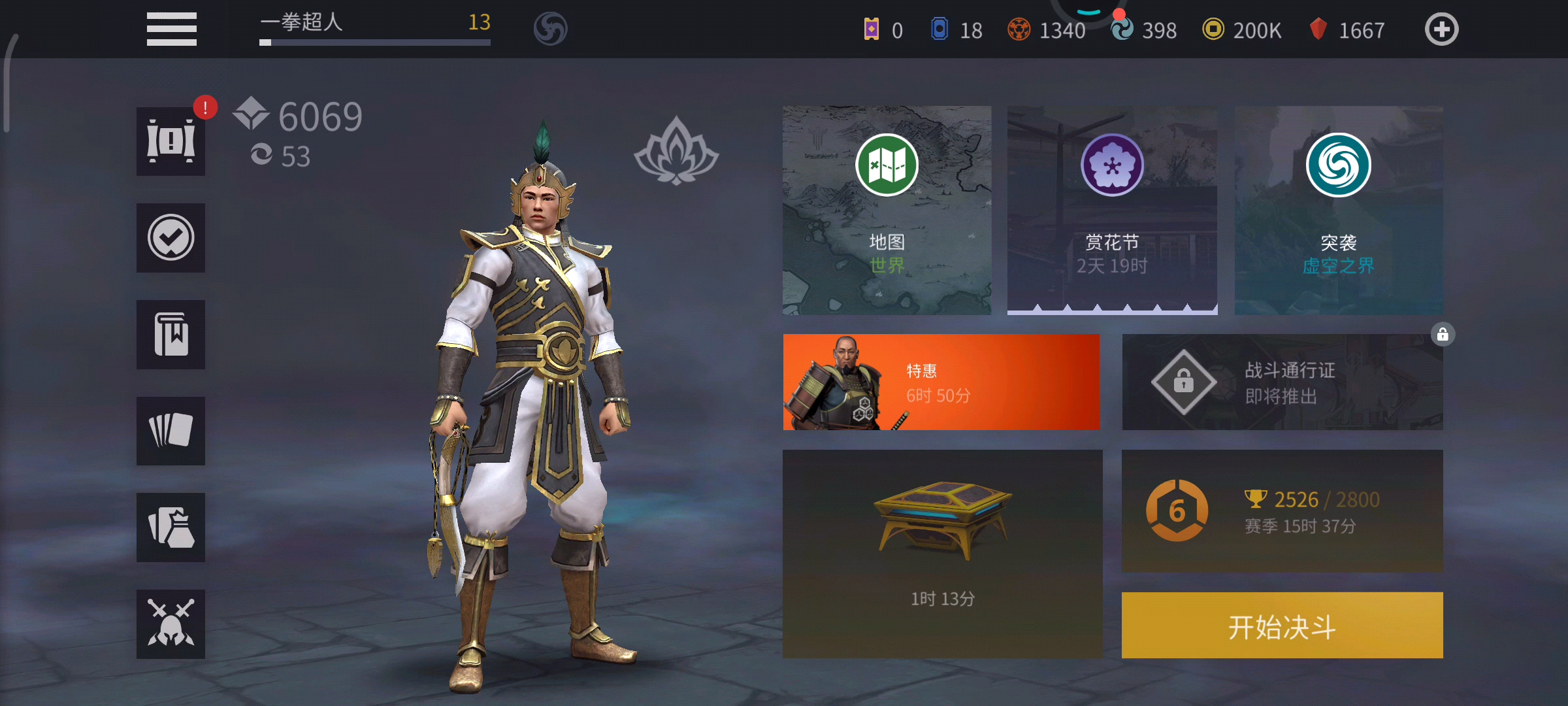Viewport: 1568px width, 706px height.
Task: Open the quests scroll icon with red notification
Action: point(170,142)
